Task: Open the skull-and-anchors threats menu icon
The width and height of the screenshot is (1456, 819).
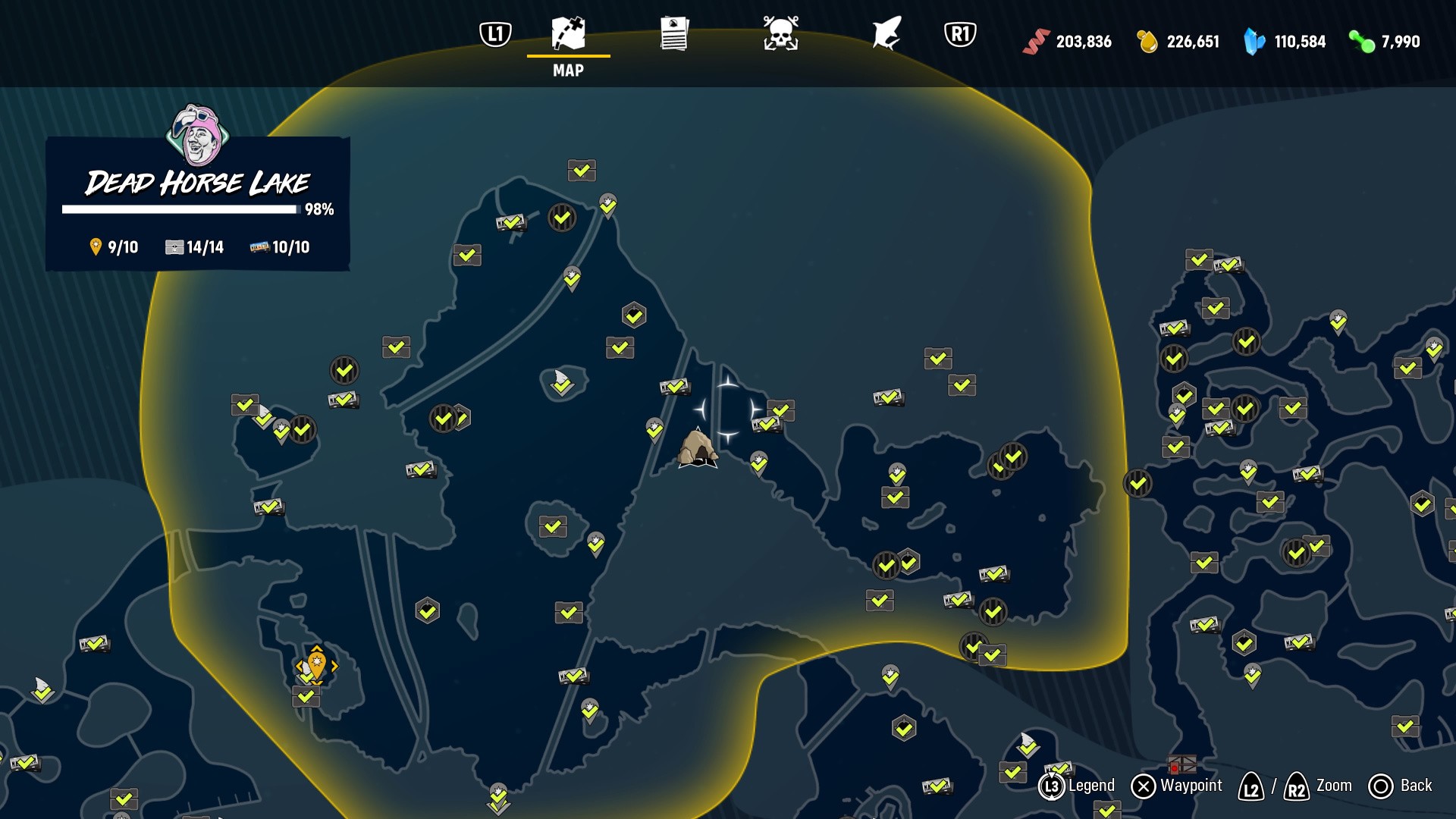Action: click(780, 33)
